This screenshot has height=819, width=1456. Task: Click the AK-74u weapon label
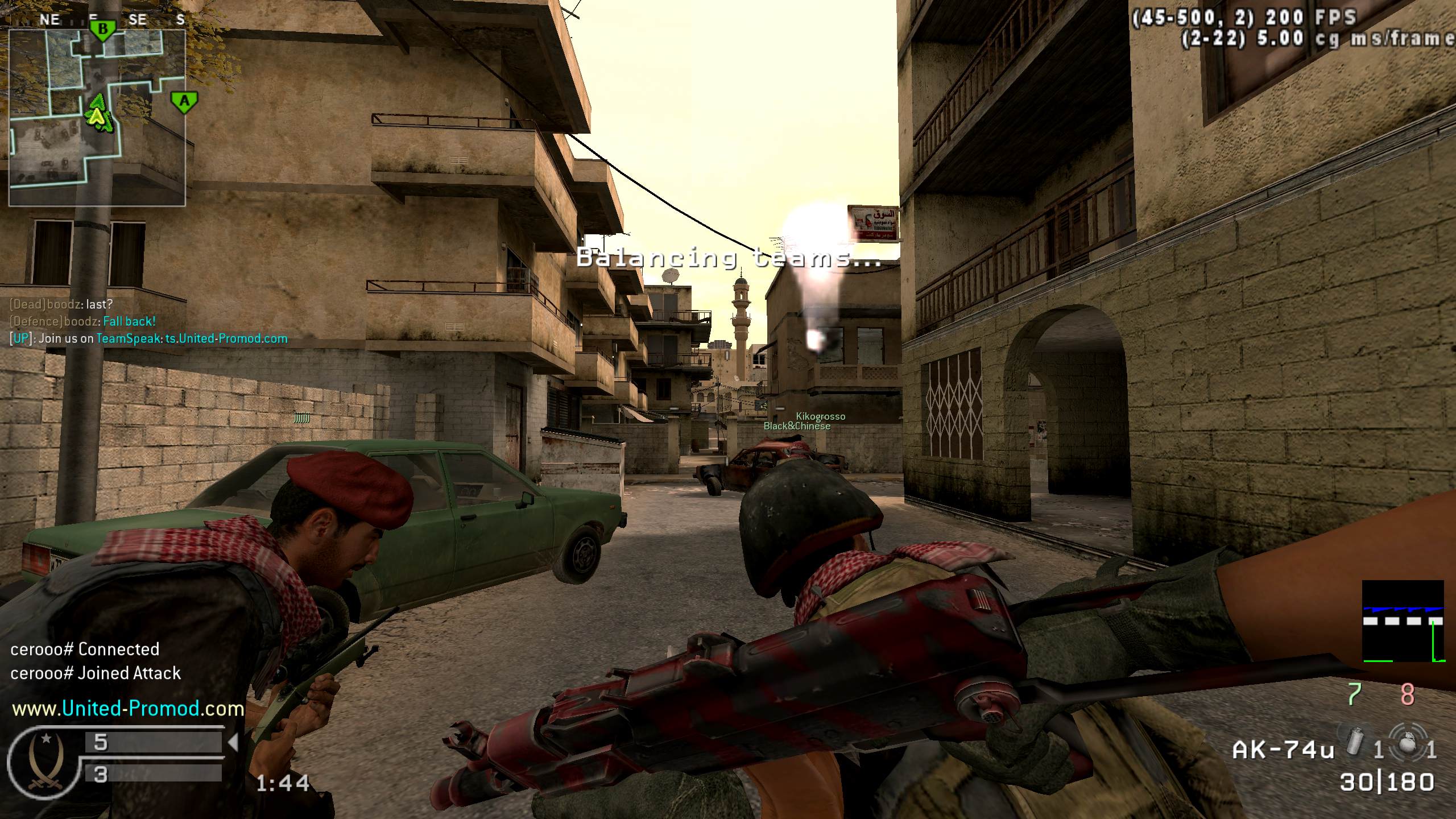point(1283,750)
